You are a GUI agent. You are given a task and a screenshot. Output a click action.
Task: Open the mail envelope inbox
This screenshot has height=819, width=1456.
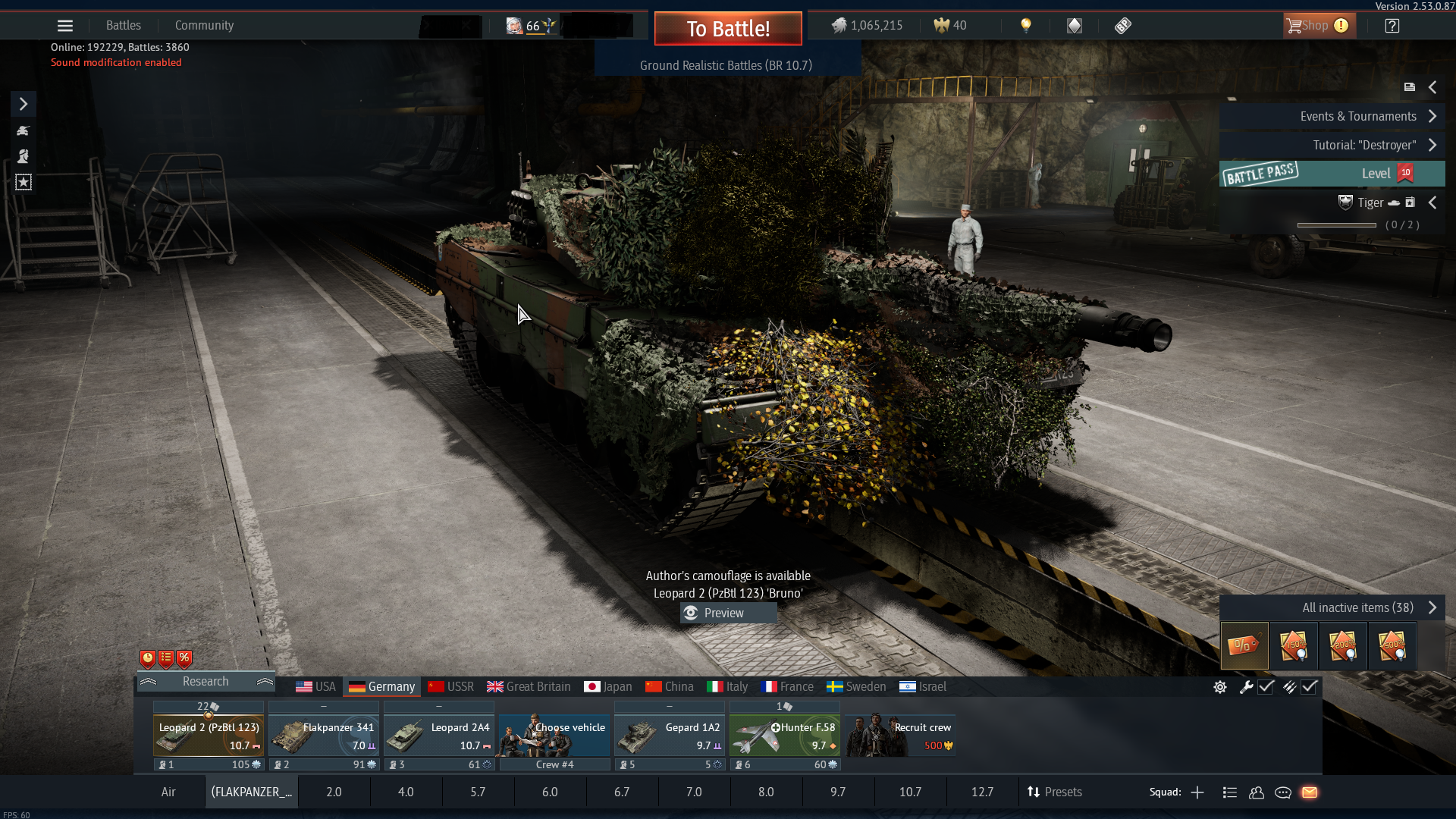[1310, 792]
